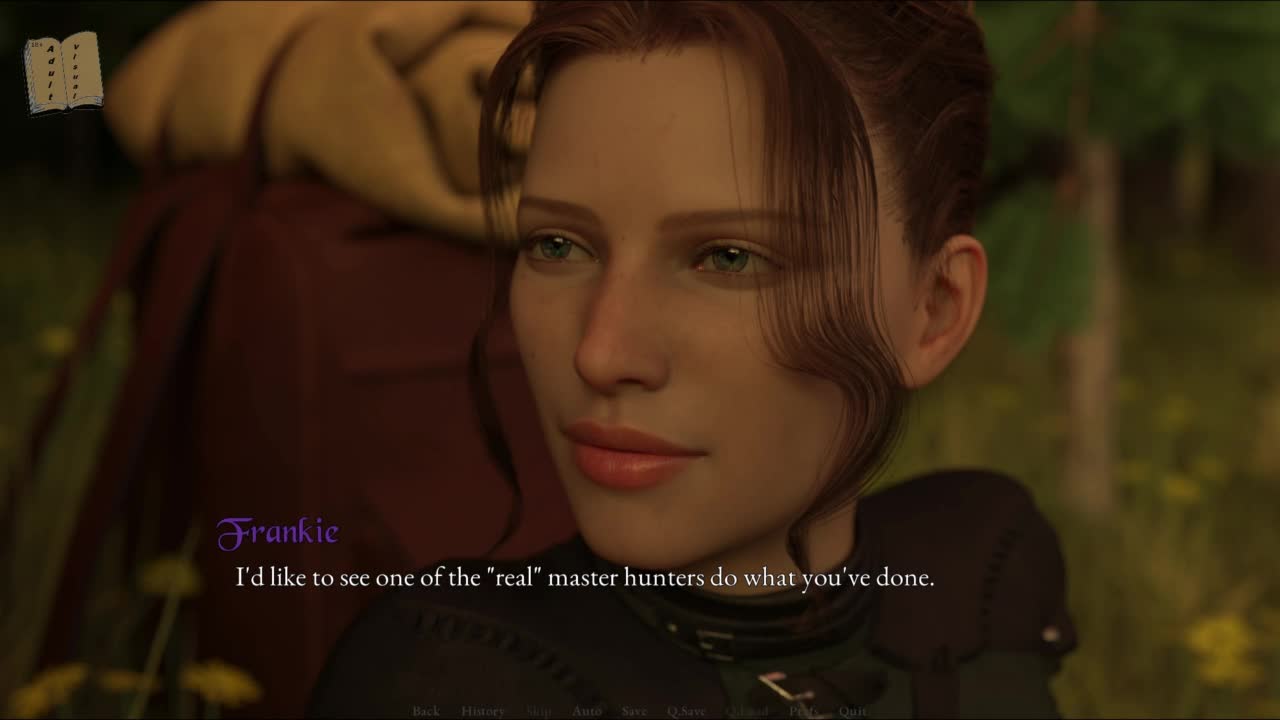The image size is (1280, 720).
Task: Quick load with Q.Load
Action: [x=747, y=711]
